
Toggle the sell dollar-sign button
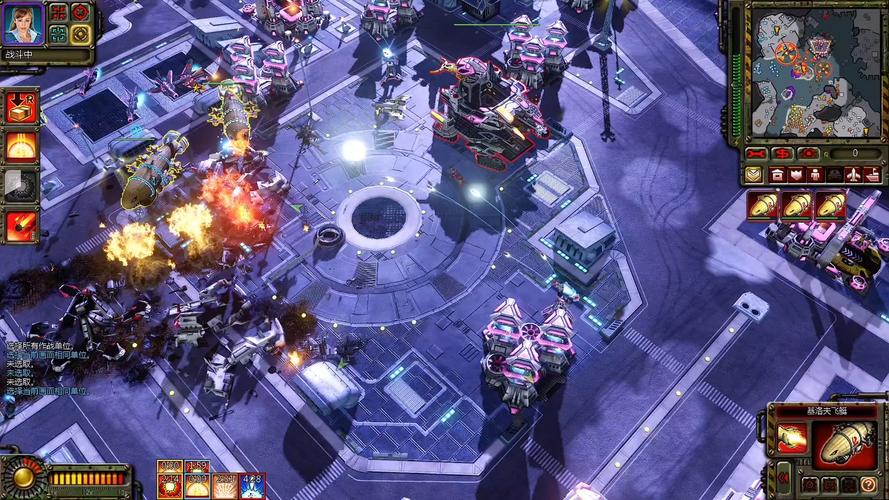[x=783, y=154]
